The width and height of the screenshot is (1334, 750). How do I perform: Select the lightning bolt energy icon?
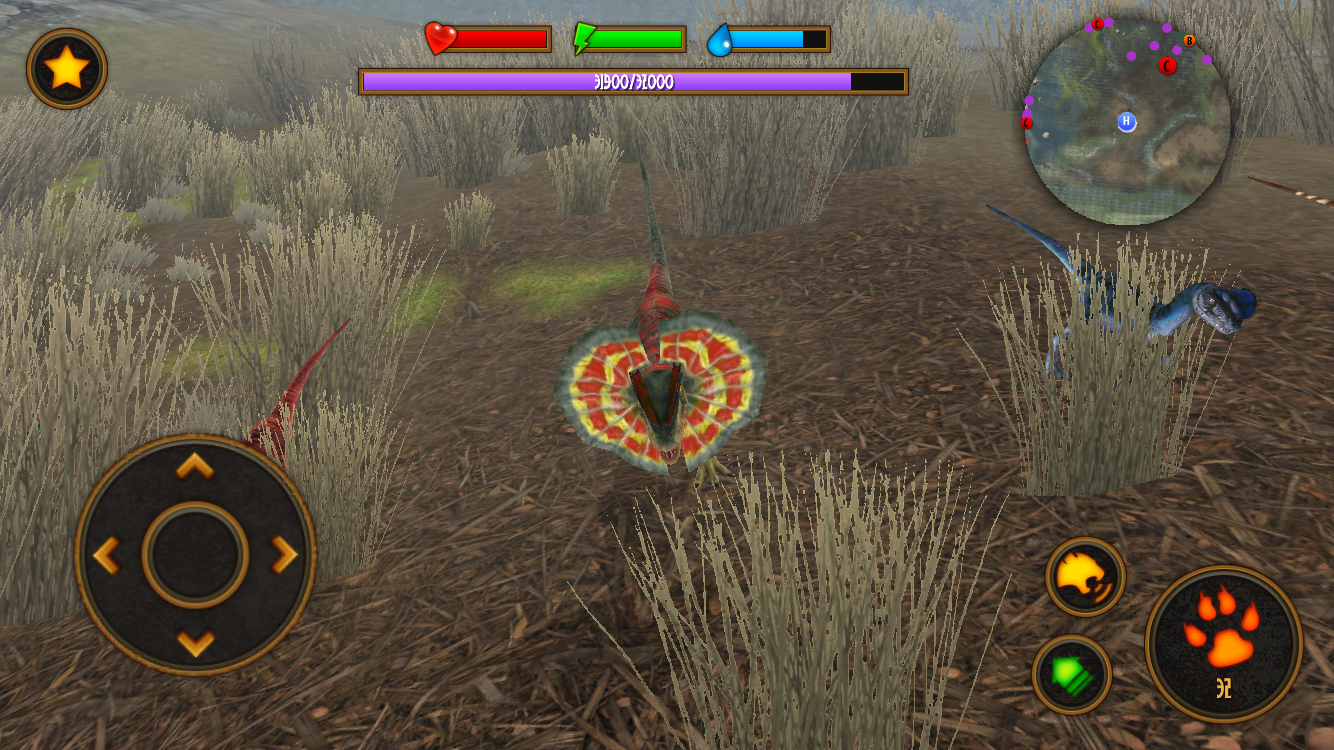[x=584, y=38]
